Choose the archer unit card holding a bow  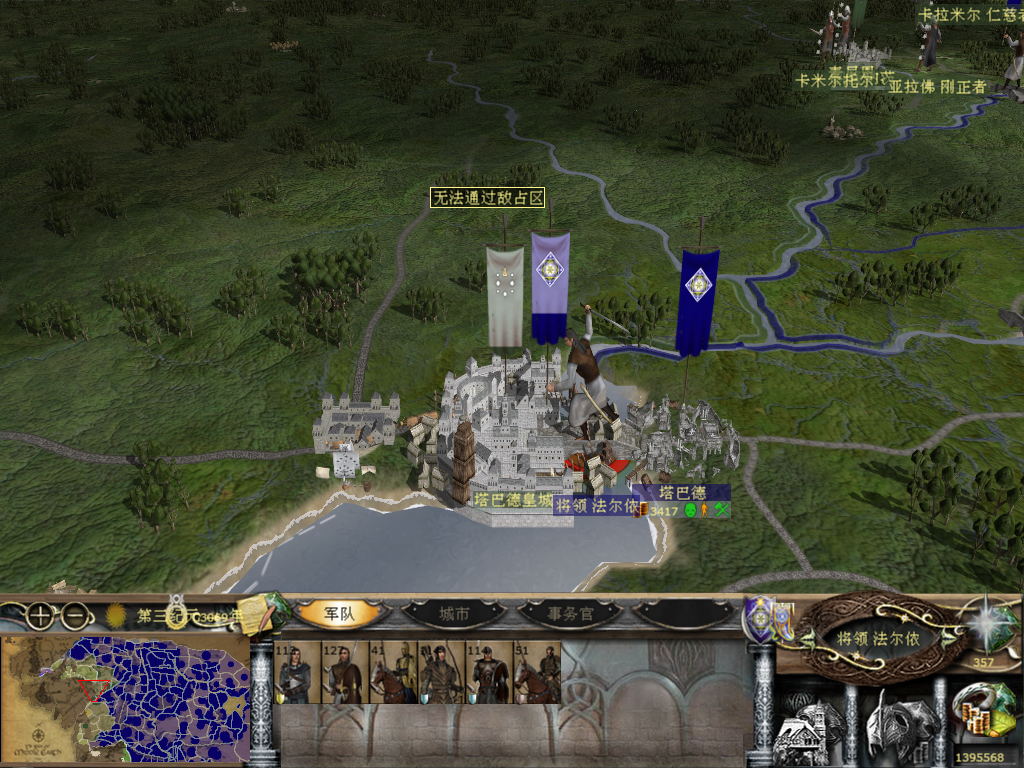[440, 673]
